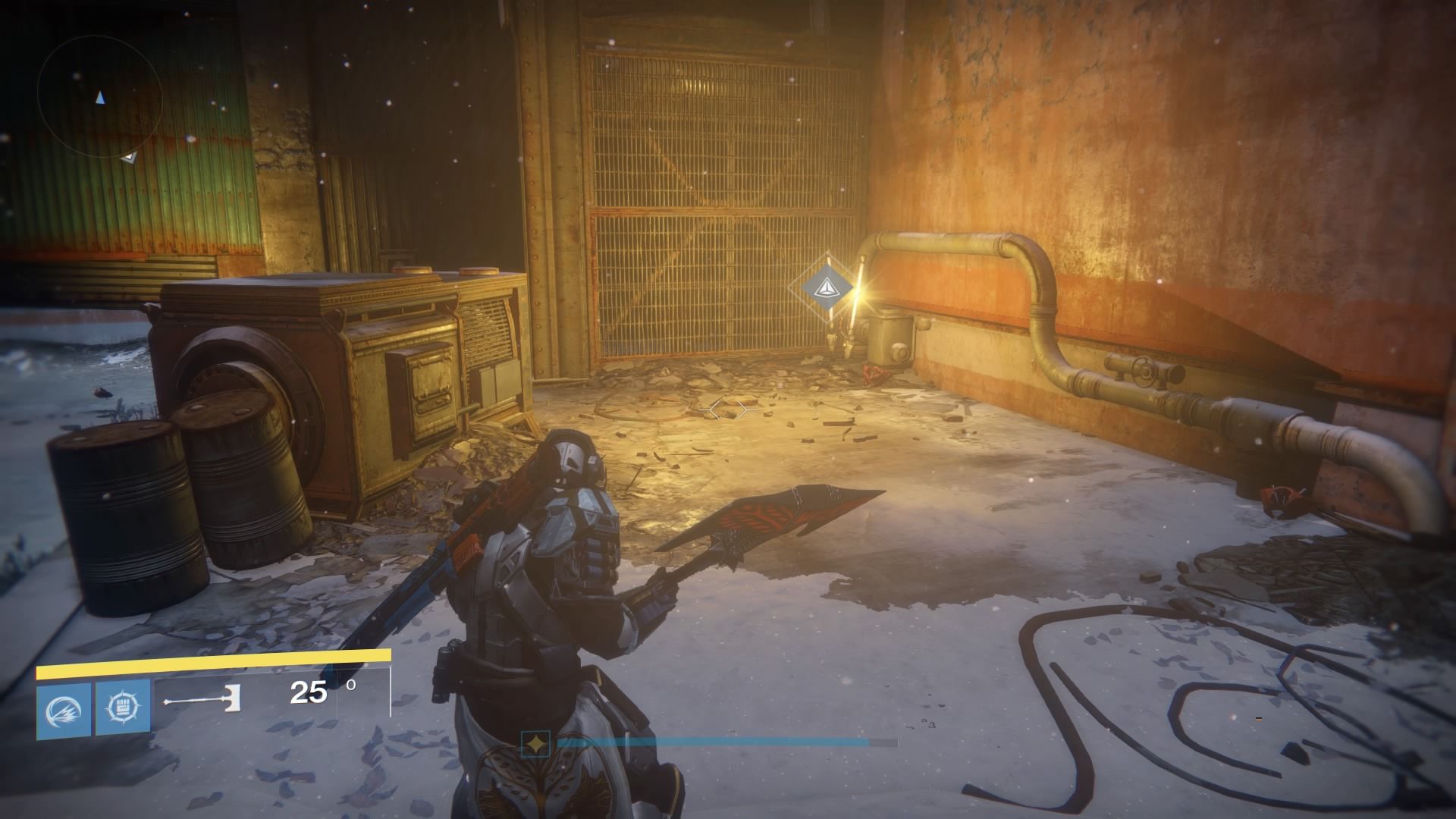Click the white waypoint chevron on the minimap edge
1456x819 pixels.
coord(127,156)
